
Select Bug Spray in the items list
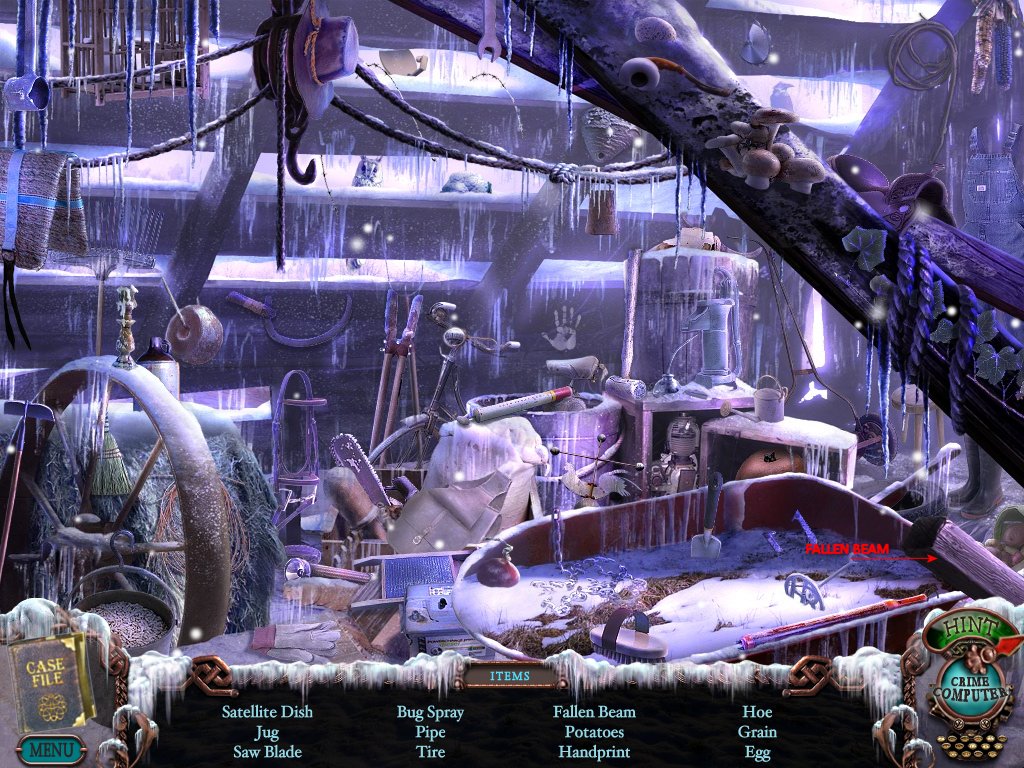click(430, 712)
